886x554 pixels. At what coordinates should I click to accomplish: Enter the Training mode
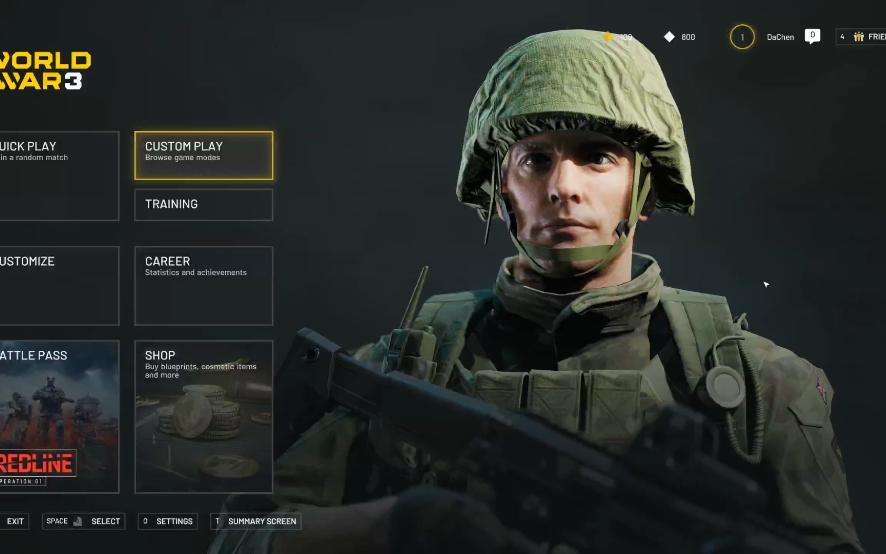pyautogui.click(x=203, y=204)
